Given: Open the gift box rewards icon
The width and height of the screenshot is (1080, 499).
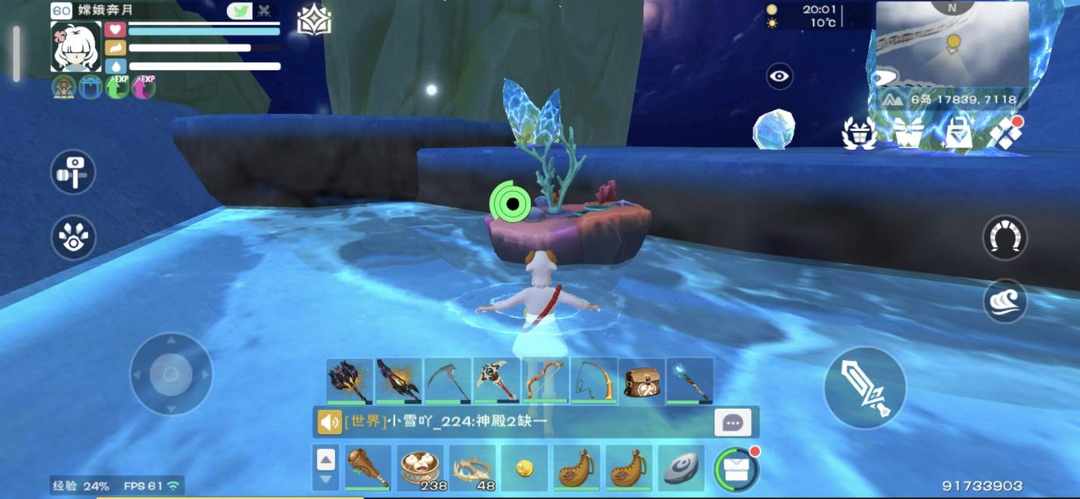Looking at the screenshot, I should [909, 132].
